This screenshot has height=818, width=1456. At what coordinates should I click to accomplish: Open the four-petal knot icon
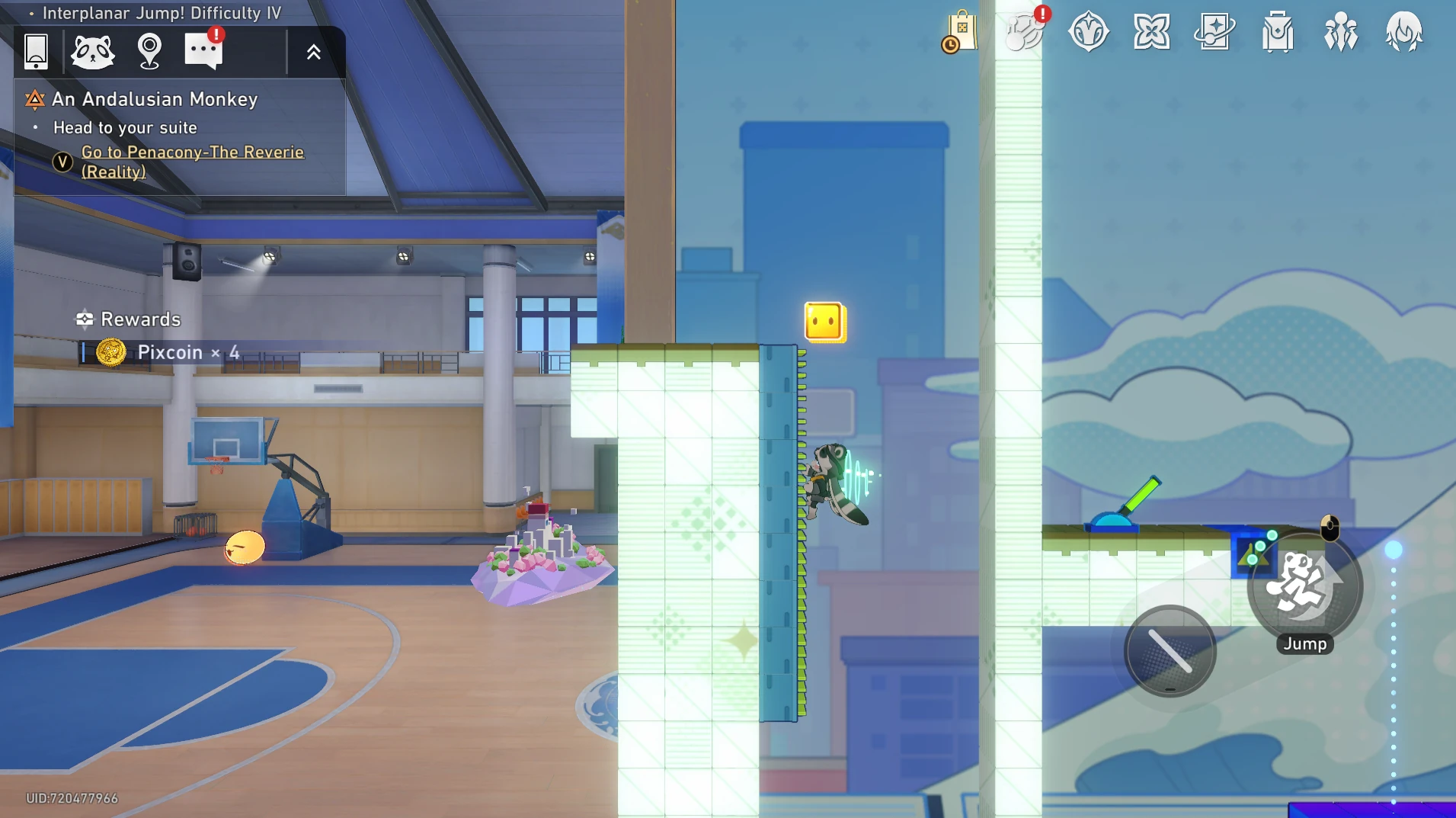coord(1151,32)
